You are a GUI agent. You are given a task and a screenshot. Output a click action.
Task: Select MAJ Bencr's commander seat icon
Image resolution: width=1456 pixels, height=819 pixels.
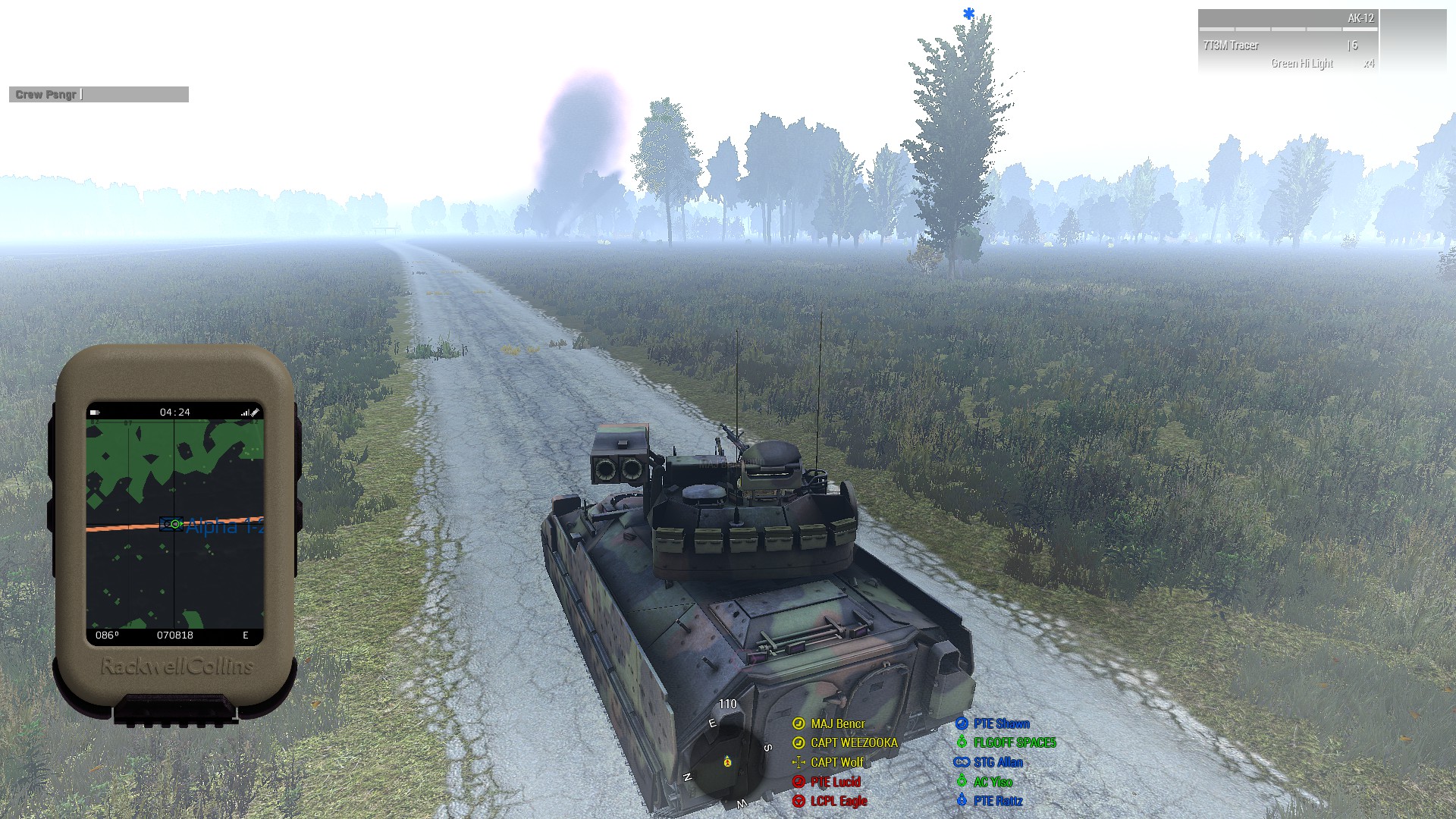coord(799,724)
